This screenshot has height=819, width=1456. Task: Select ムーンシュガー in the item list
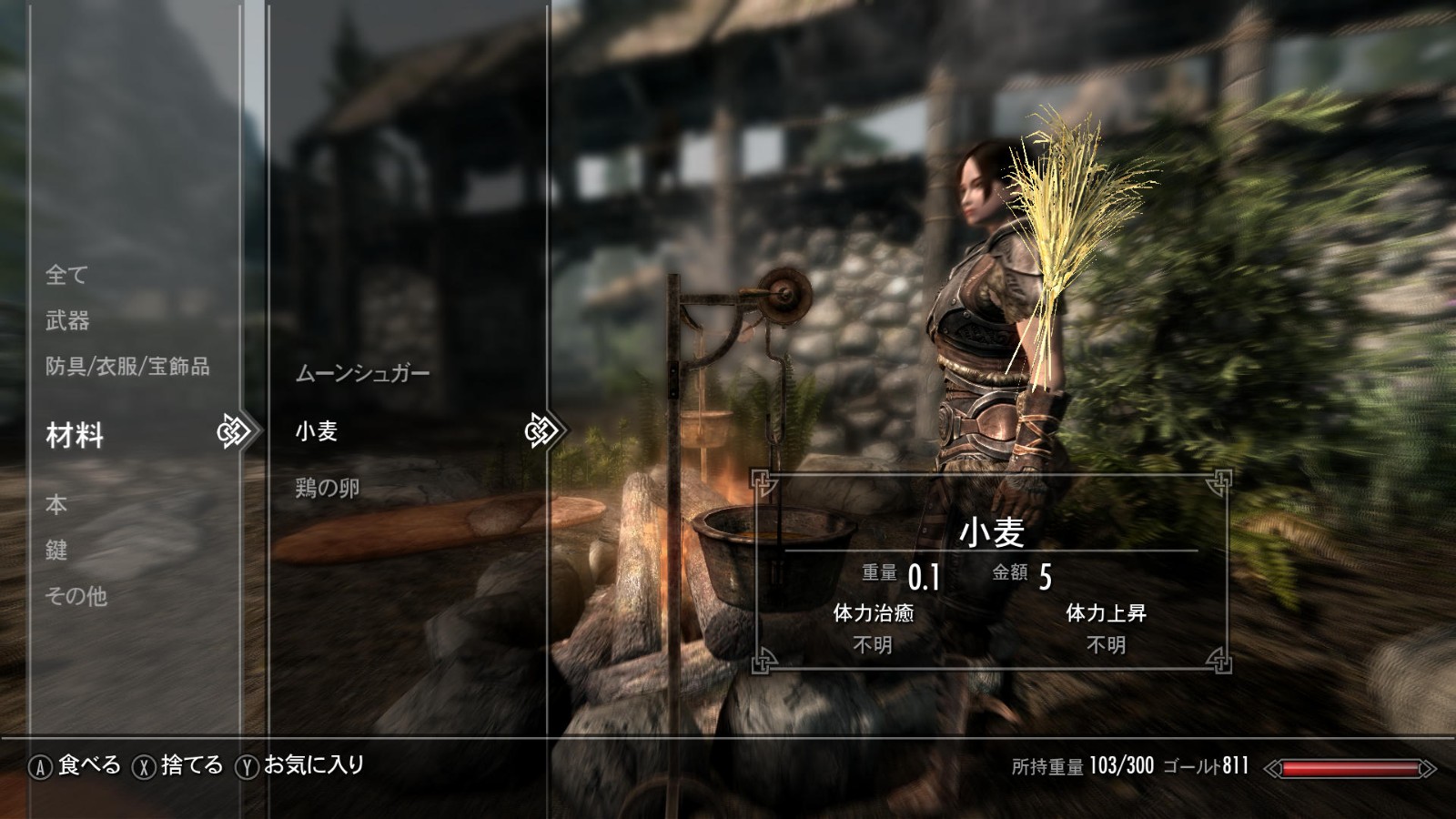pyautogui.click(x=362, y=373)
